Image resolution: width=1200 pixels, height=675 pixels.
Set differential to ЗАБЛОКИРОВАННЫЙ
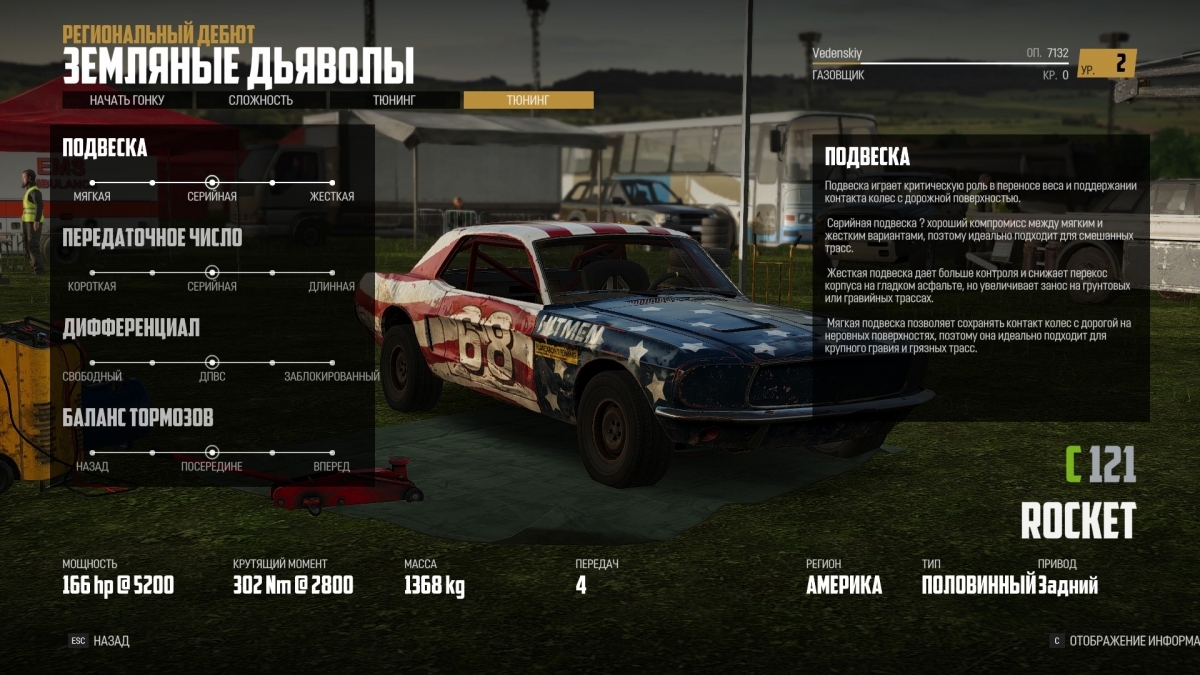tap(332, 362)
